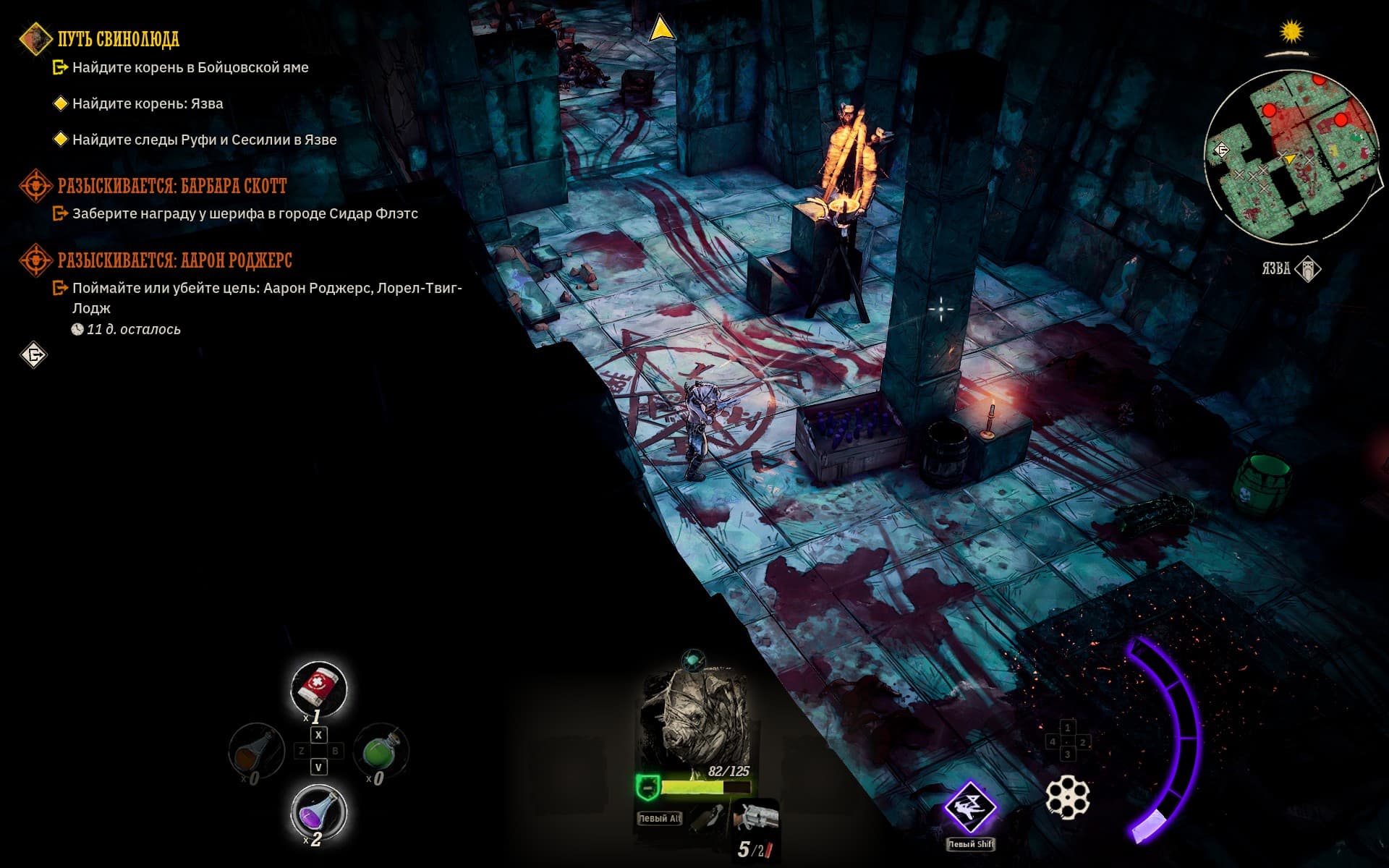Select the green potion flask slot

pyautogui.click(x=381, y=751)
